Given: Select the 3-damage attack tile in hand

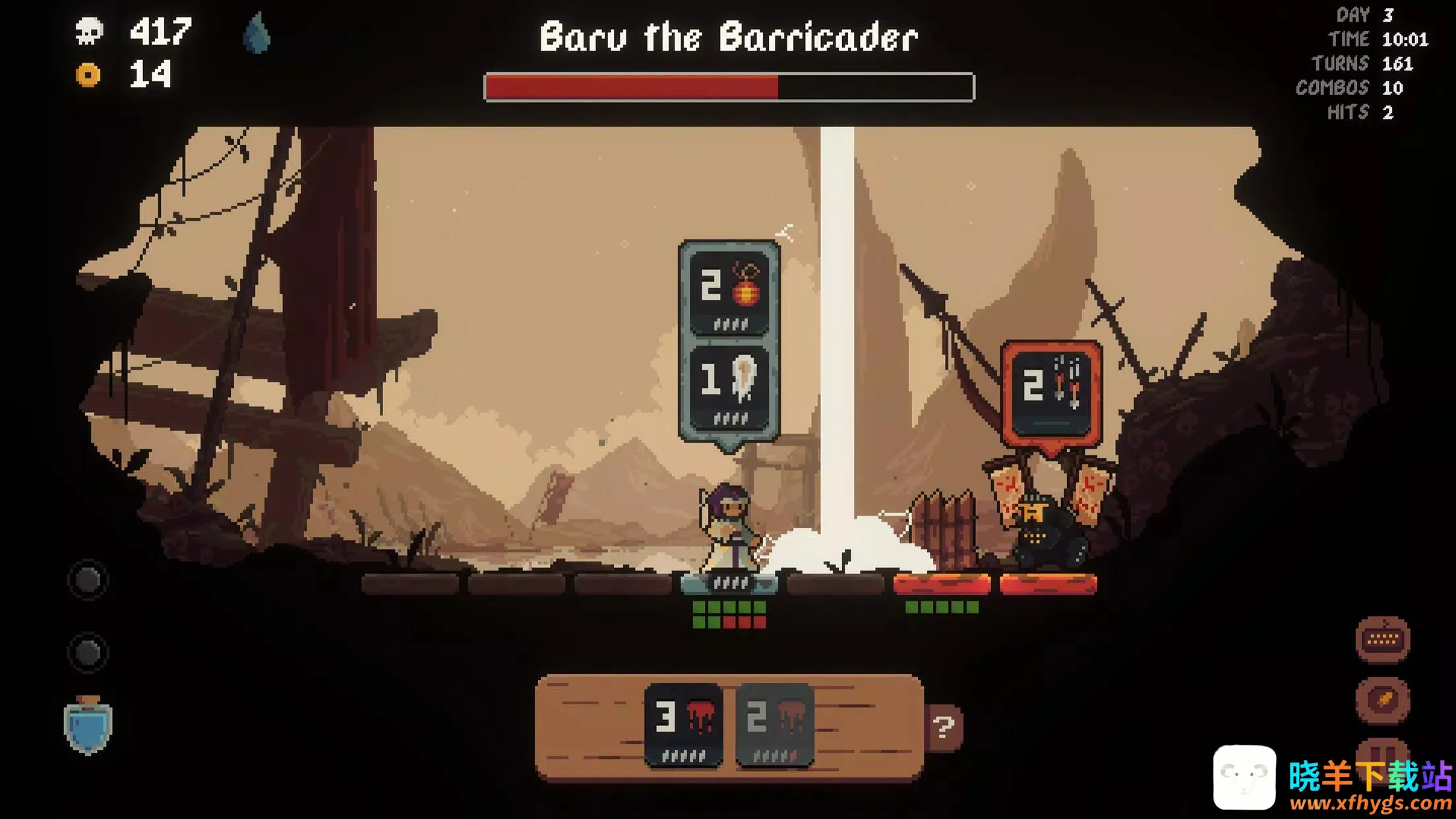Looking at the screenshot, I should click(683, 724).
